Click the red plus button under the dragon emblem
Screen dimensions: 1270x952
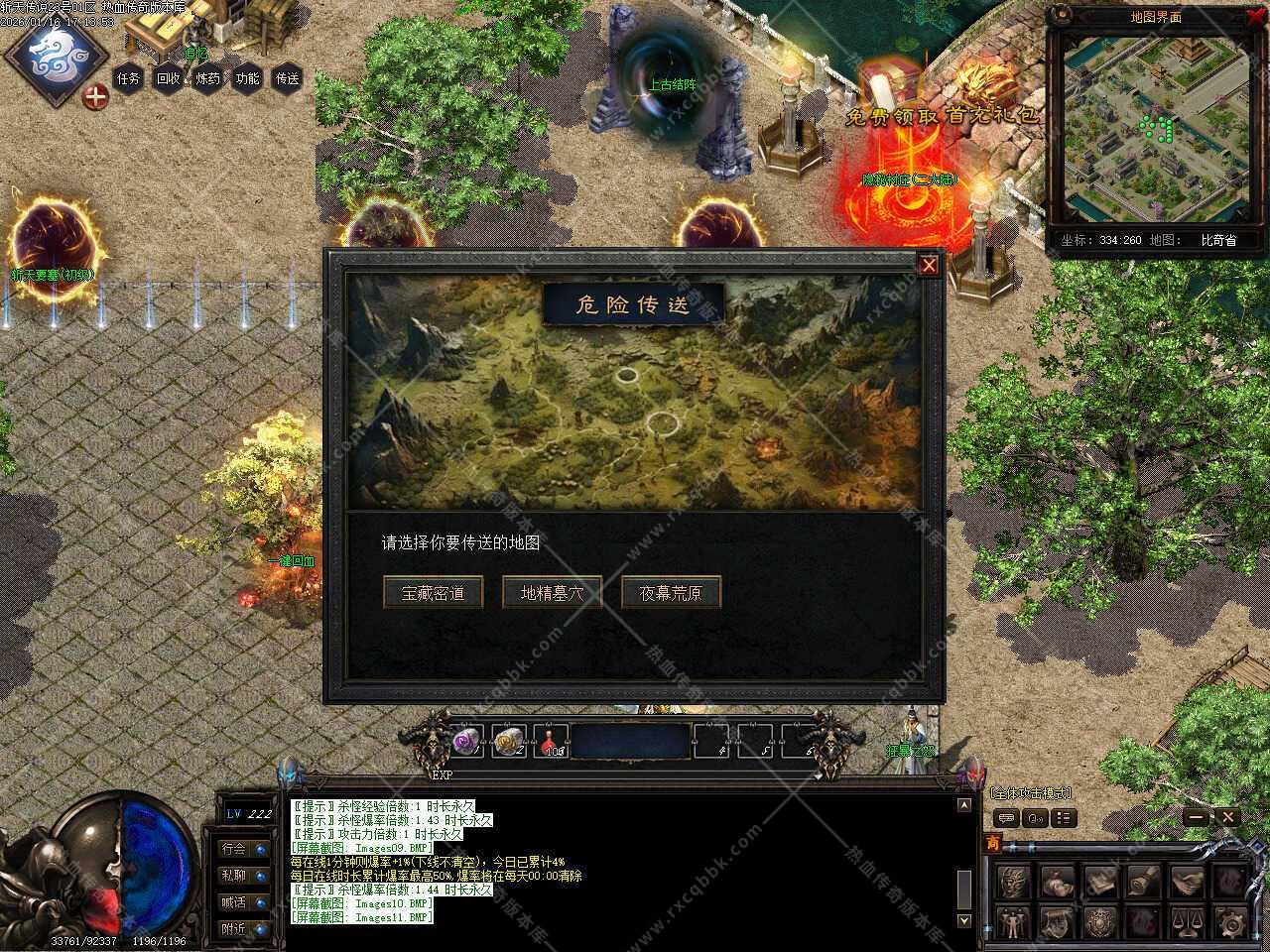coord(95,97)
